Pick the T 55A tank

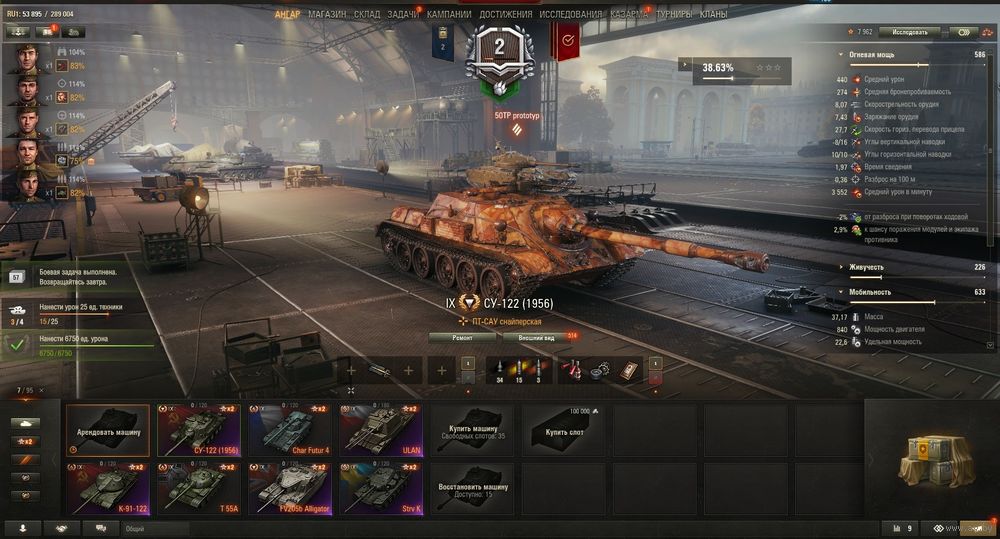click(200, 488)
